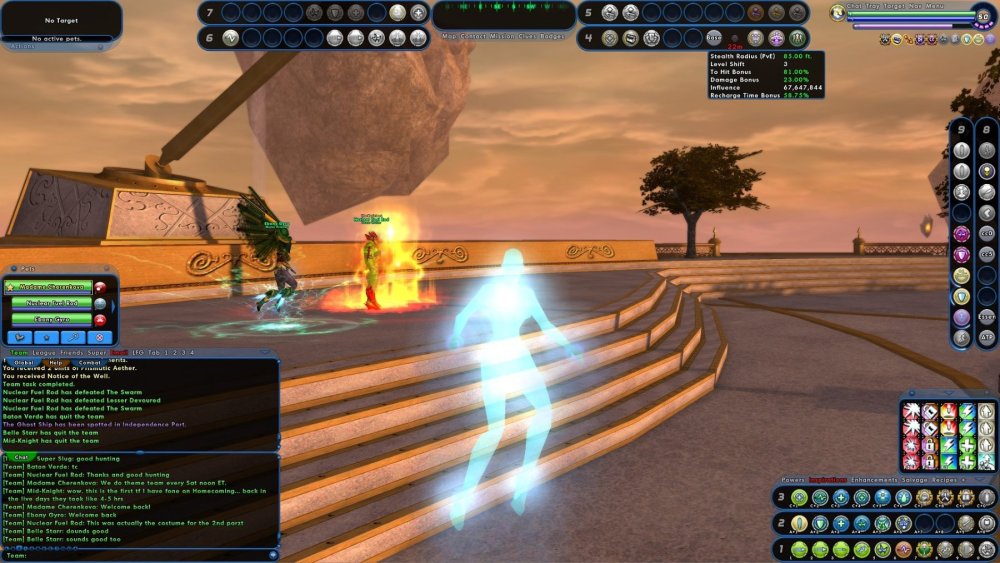Click the Team chat input field

pyautogui.click(x=140, y=555)
